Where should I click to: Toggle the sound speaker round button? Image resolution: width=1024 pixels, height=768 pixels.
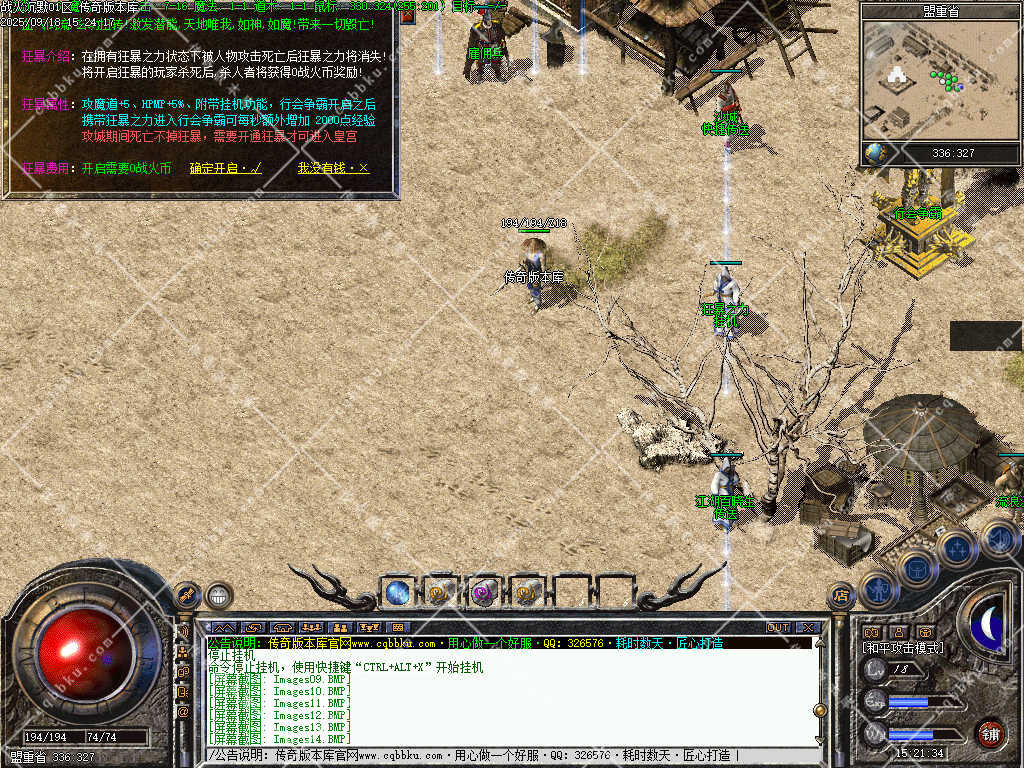[x=998, y=539]
